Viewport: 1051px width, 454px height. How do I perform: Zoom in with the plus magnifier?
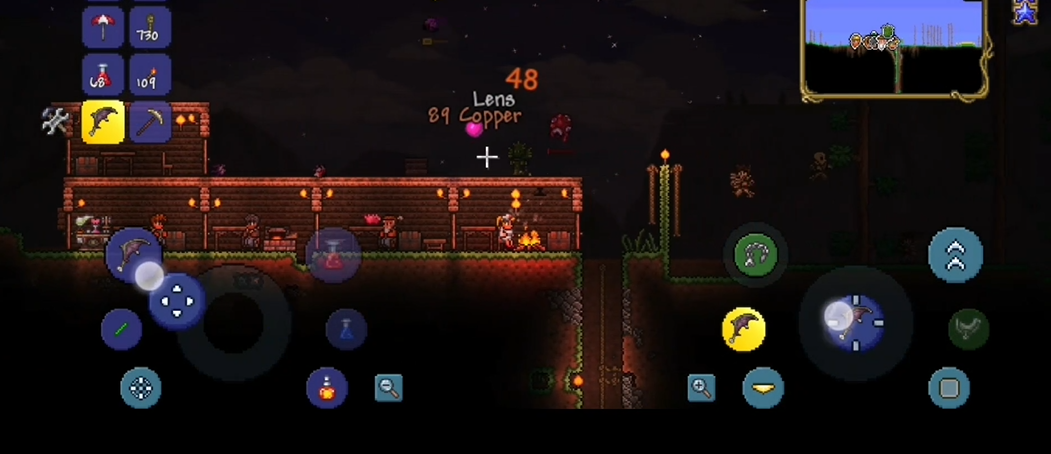[x=702, y=388]
